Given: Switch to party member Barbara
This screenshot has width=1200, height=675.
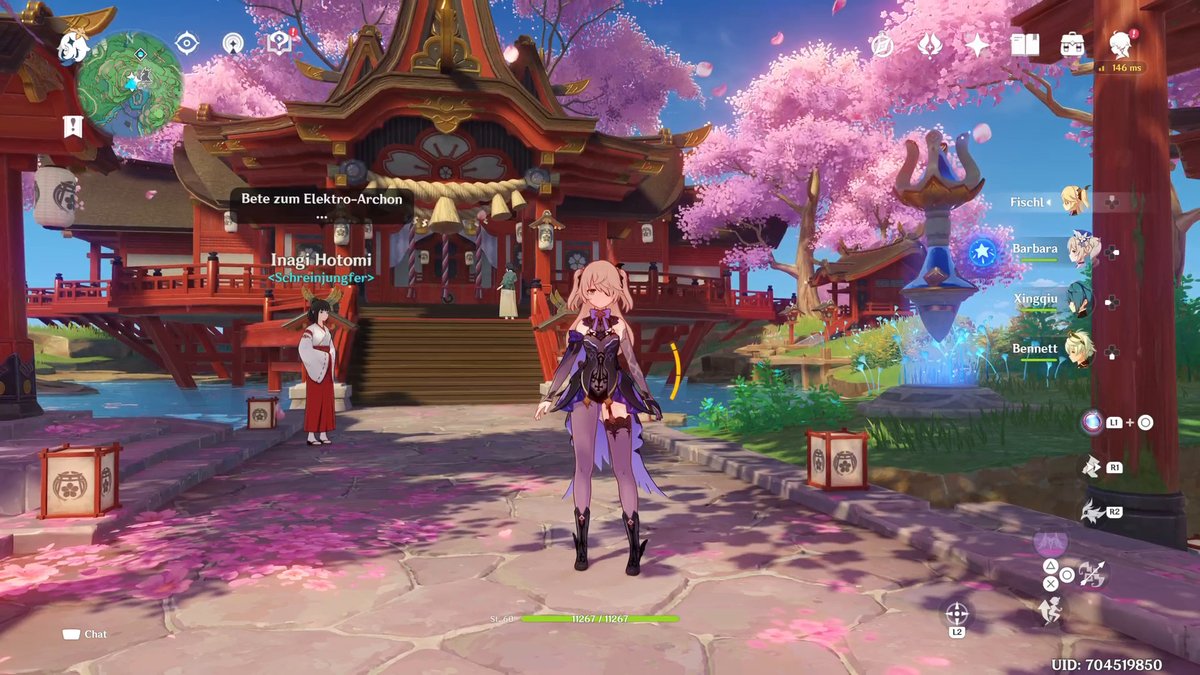Looking at the screenshot, I should 1081,250.
